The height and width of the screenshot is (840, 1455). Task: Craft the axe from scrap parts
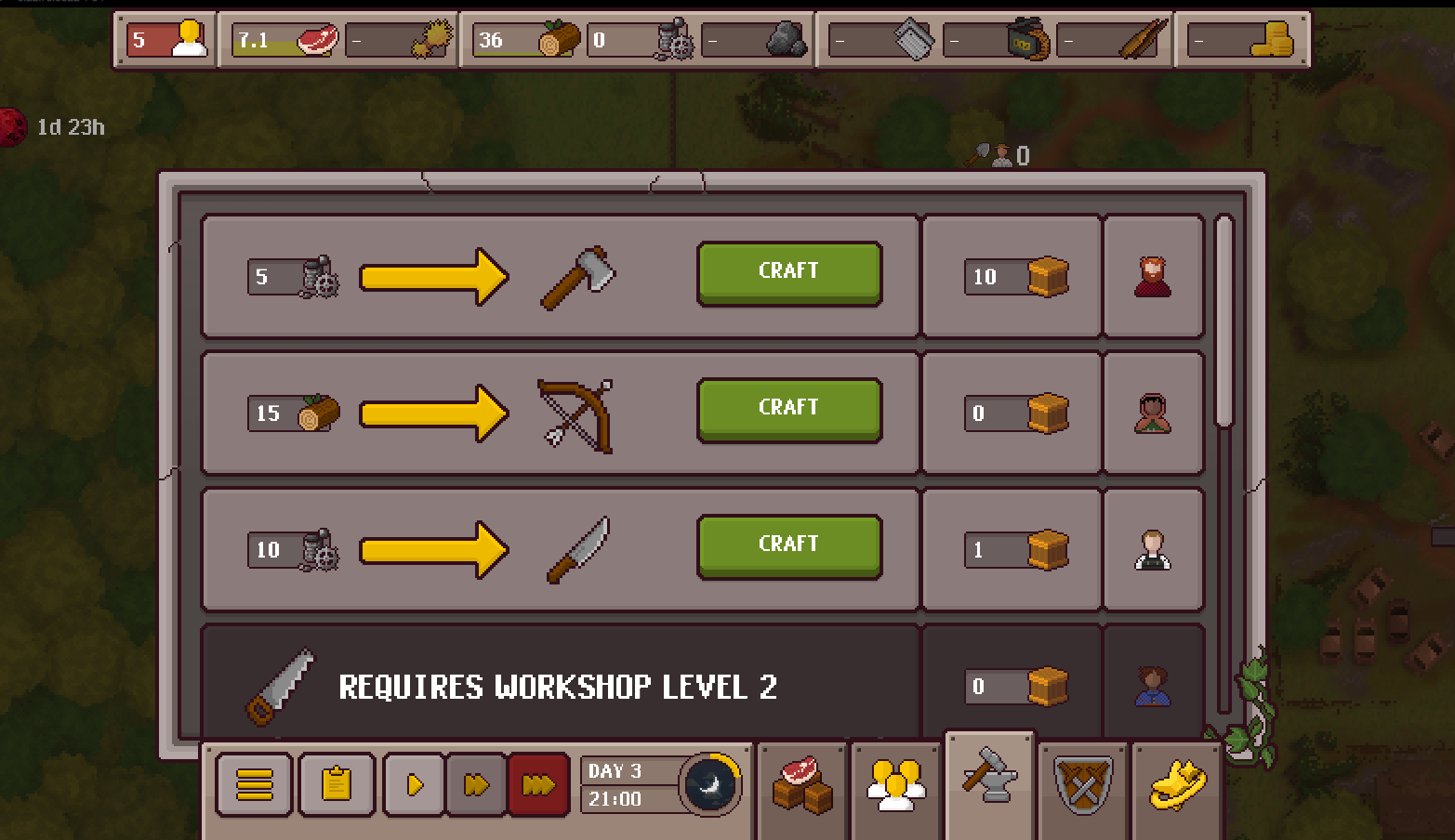(x=788, y=272)
